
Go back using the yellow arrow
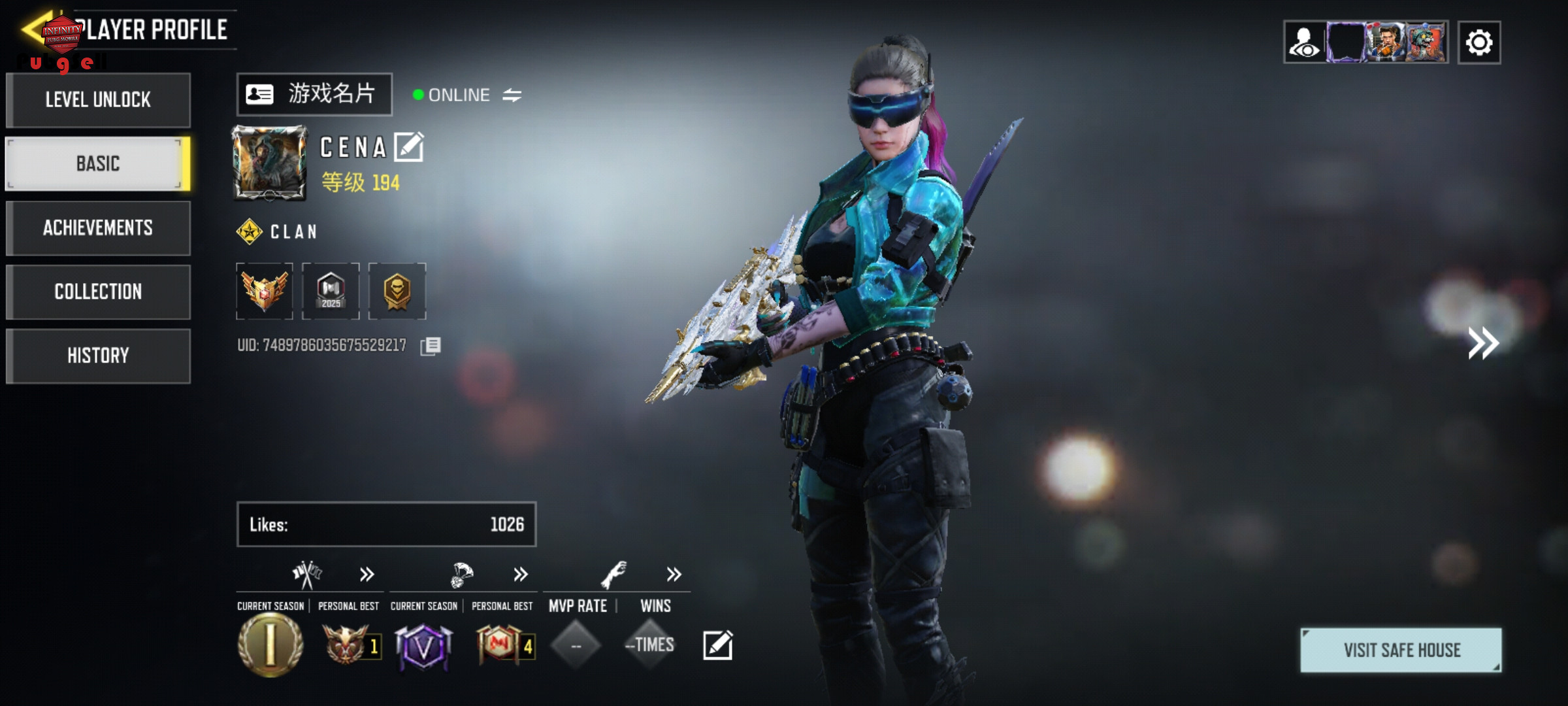34,29
